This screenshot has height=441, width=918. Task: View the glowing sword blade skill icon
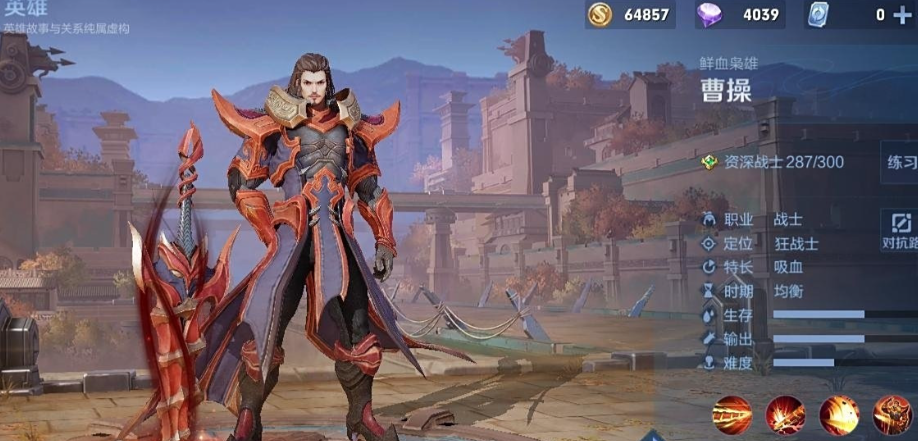(x=732, y=415)
